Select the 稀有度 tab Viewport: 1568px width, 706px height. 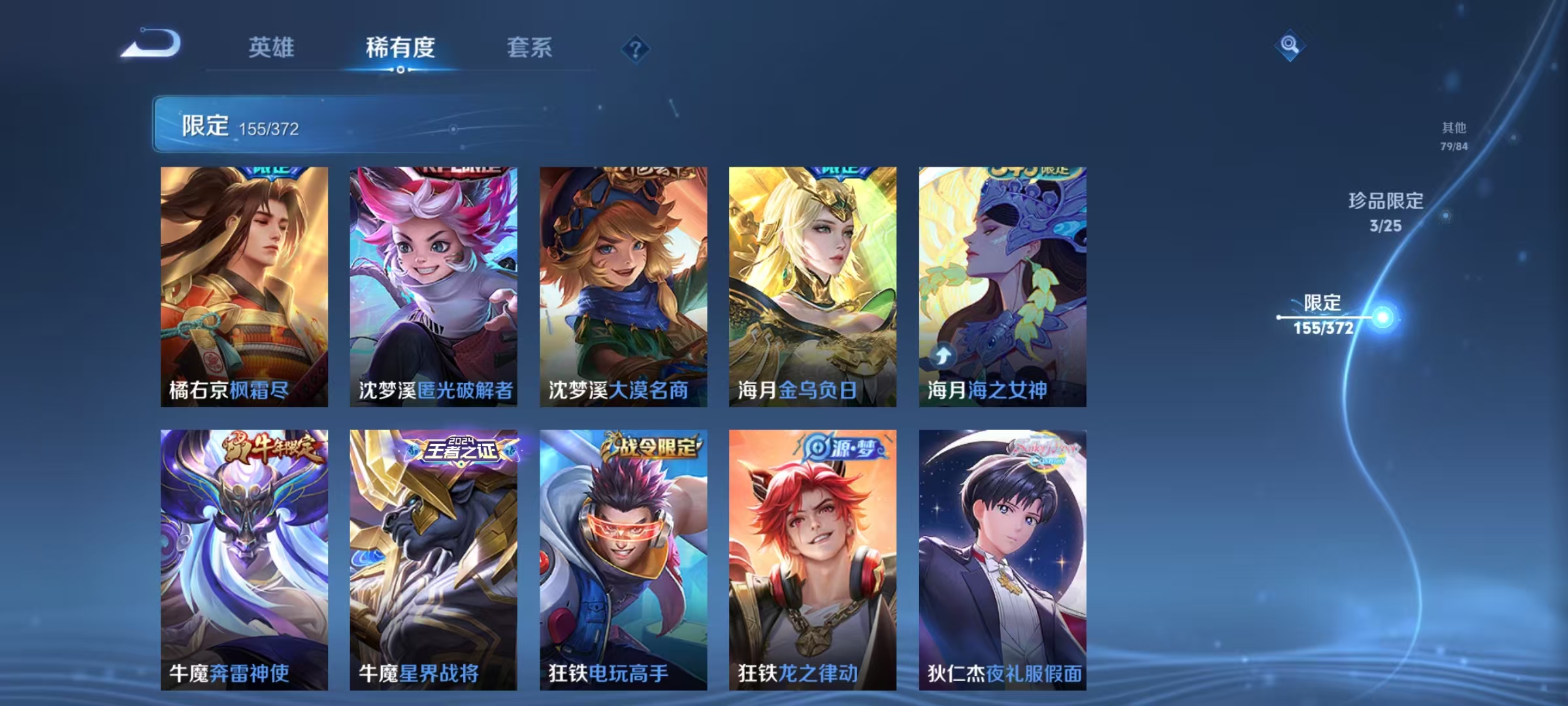[x=402, y=47]
